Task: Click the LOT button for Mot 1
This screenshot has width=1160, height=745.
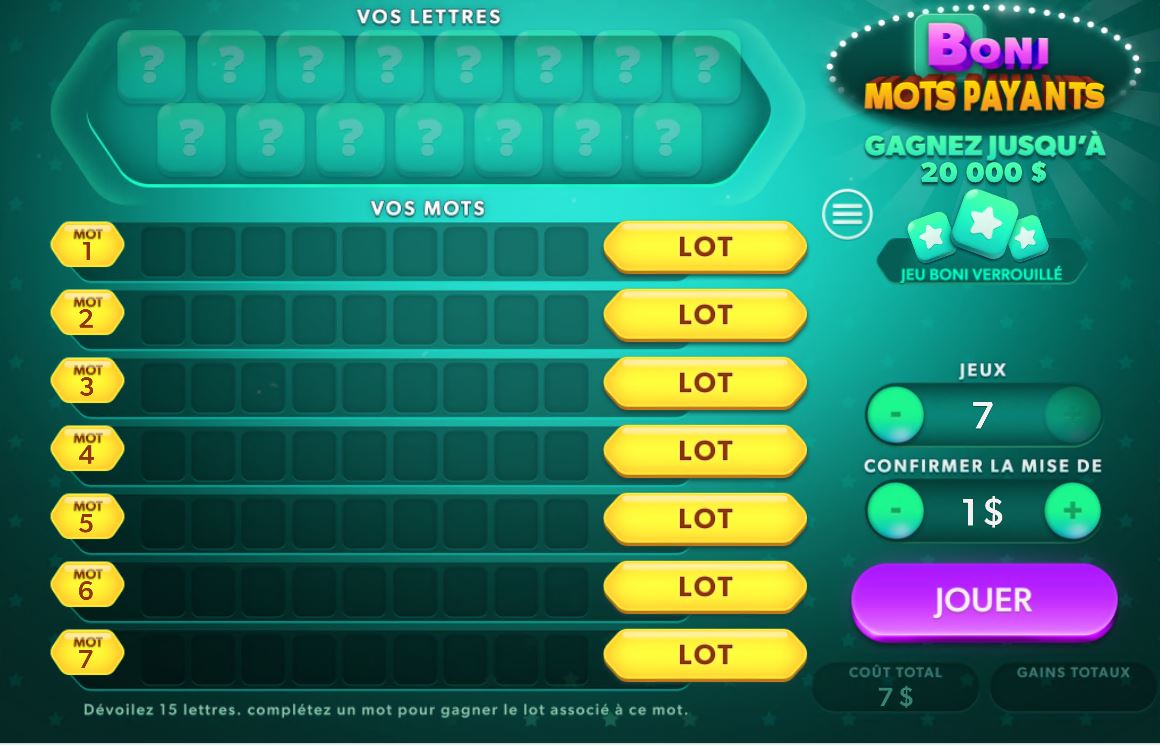Action: [x=705, y=247]
